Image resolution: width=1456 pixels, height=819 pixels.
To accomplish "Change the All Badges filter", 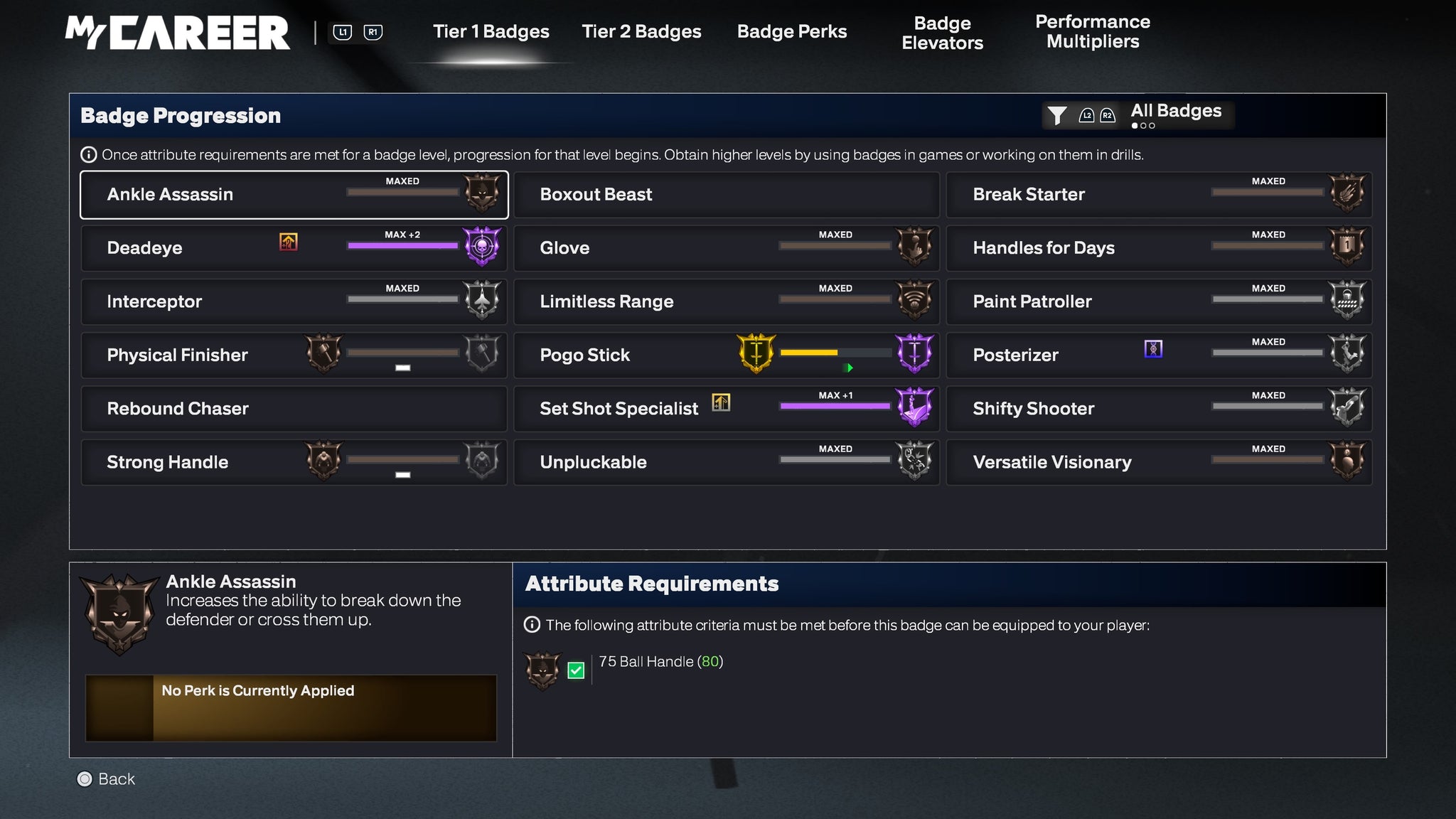I will (1137, 114).
